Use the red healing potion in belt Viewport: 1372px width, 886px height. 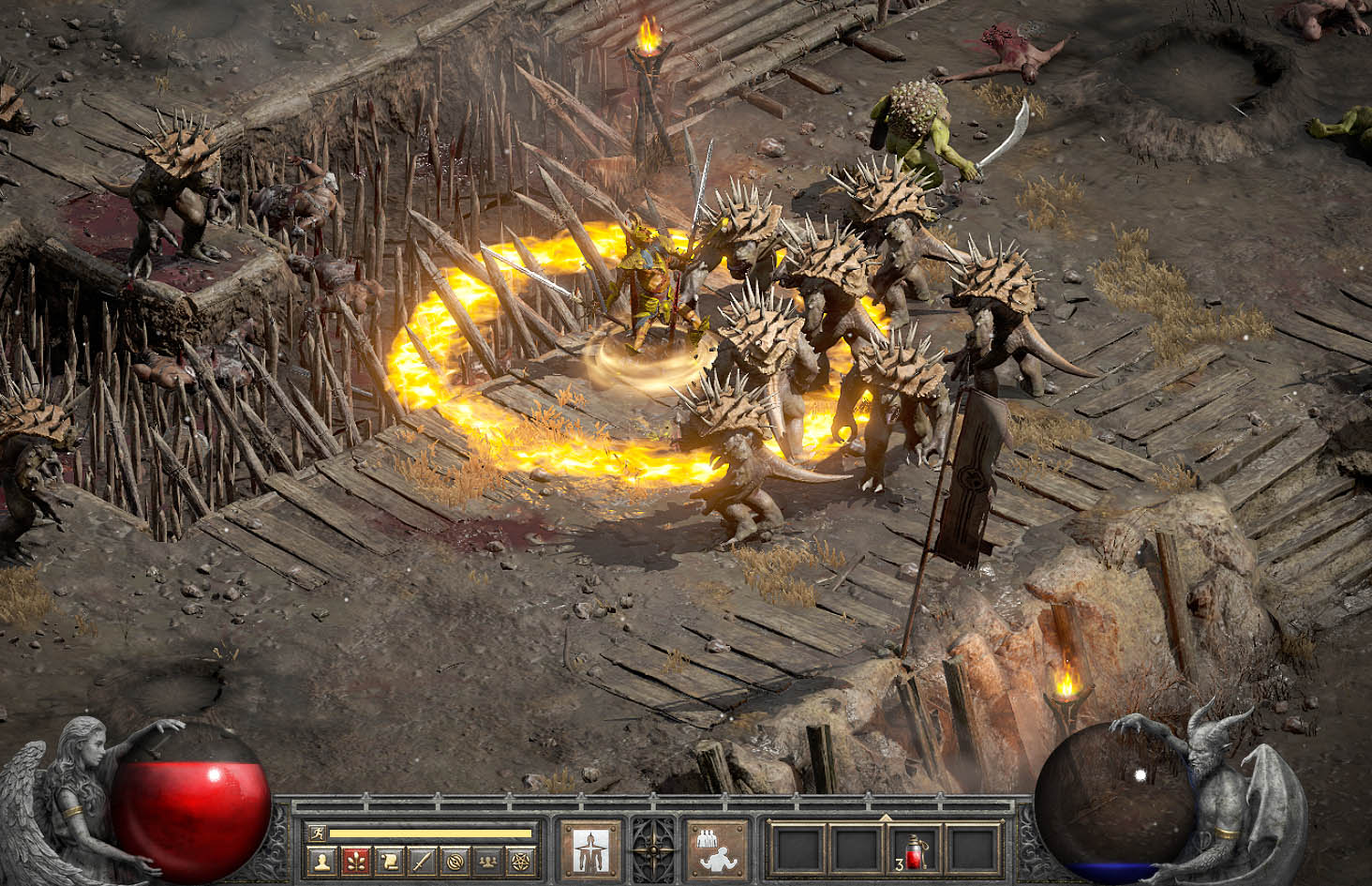coord(914,849)
